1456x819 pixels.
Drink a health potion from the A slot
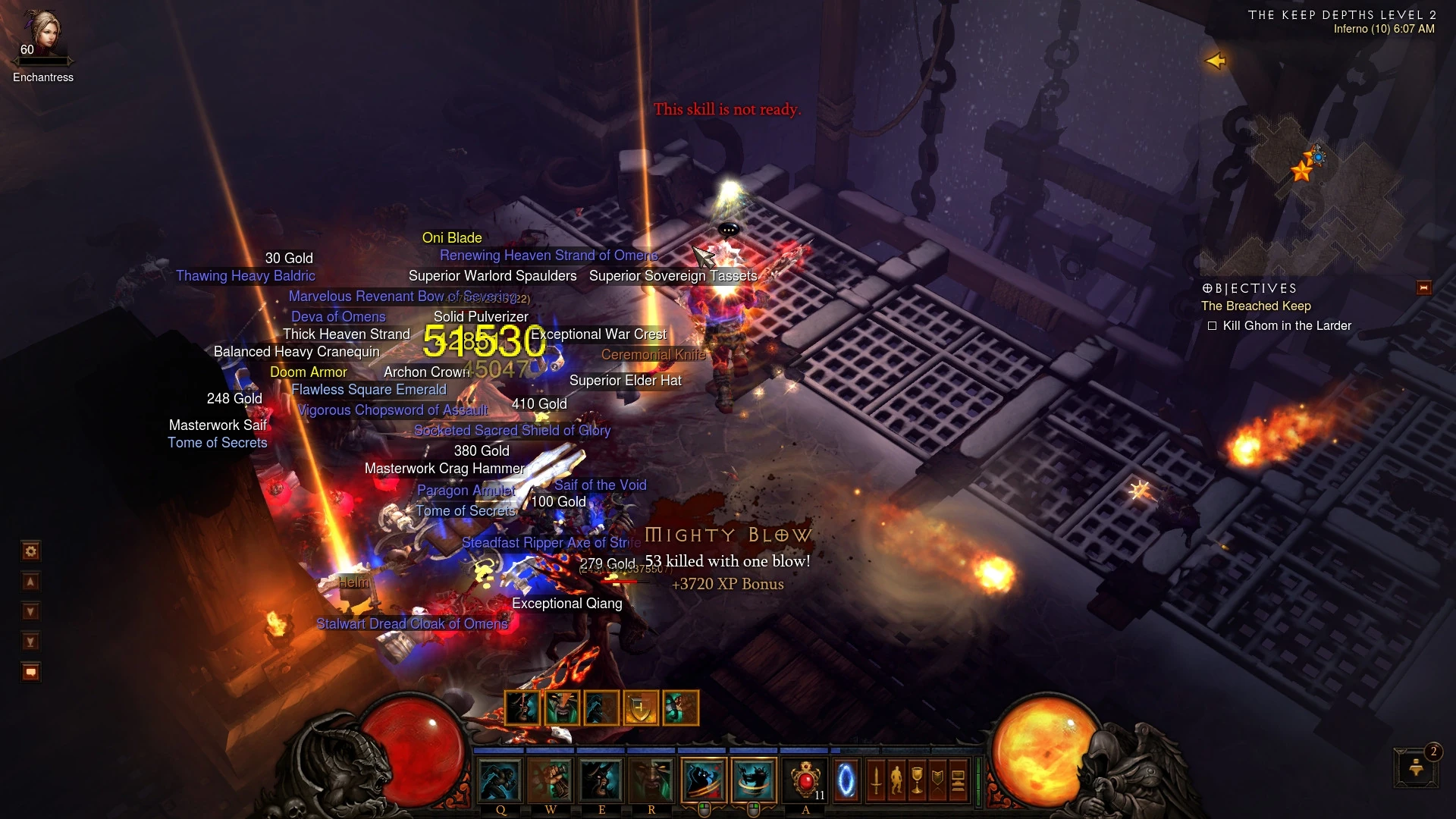[805, 780]
